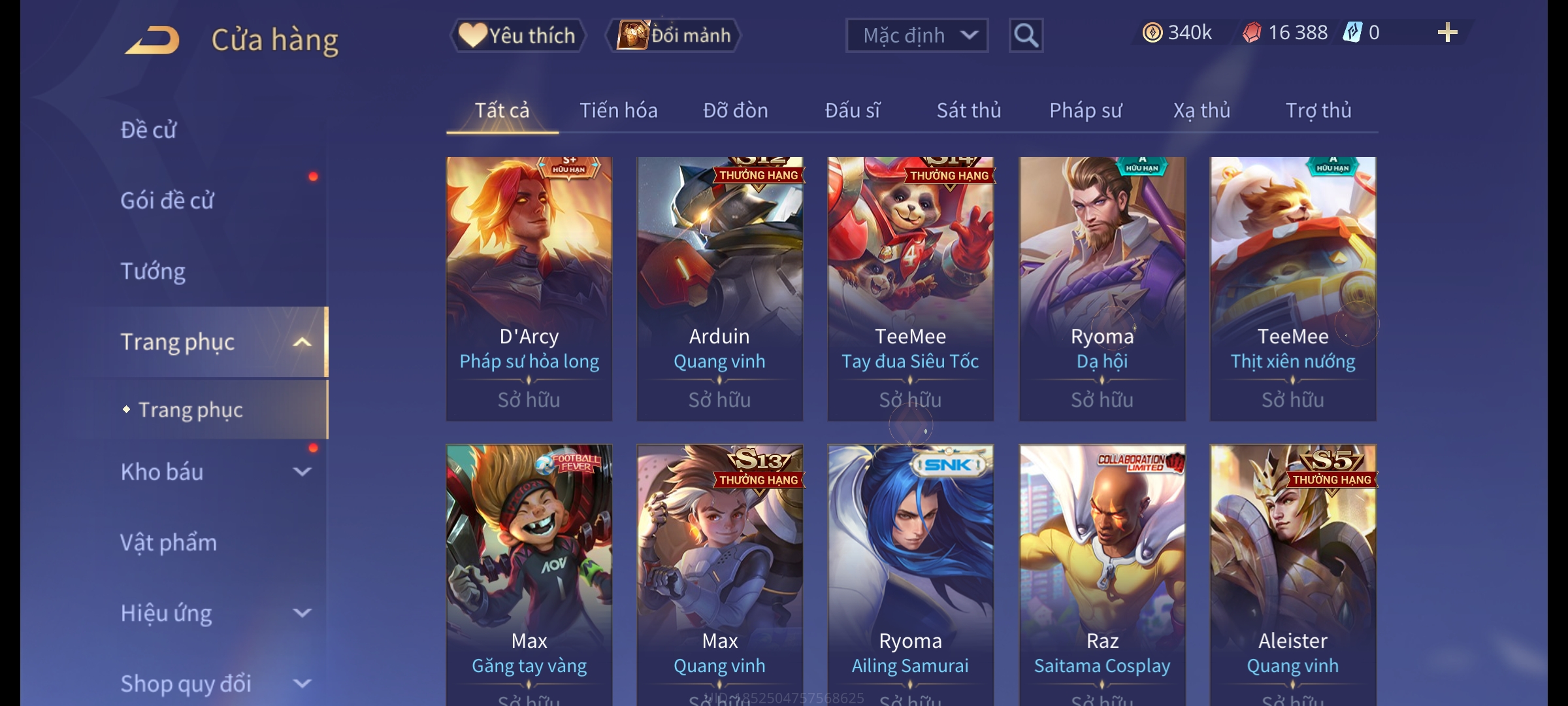Switch to the Tiến hóa tab
1568x706 pixels.
click(618, 110)
